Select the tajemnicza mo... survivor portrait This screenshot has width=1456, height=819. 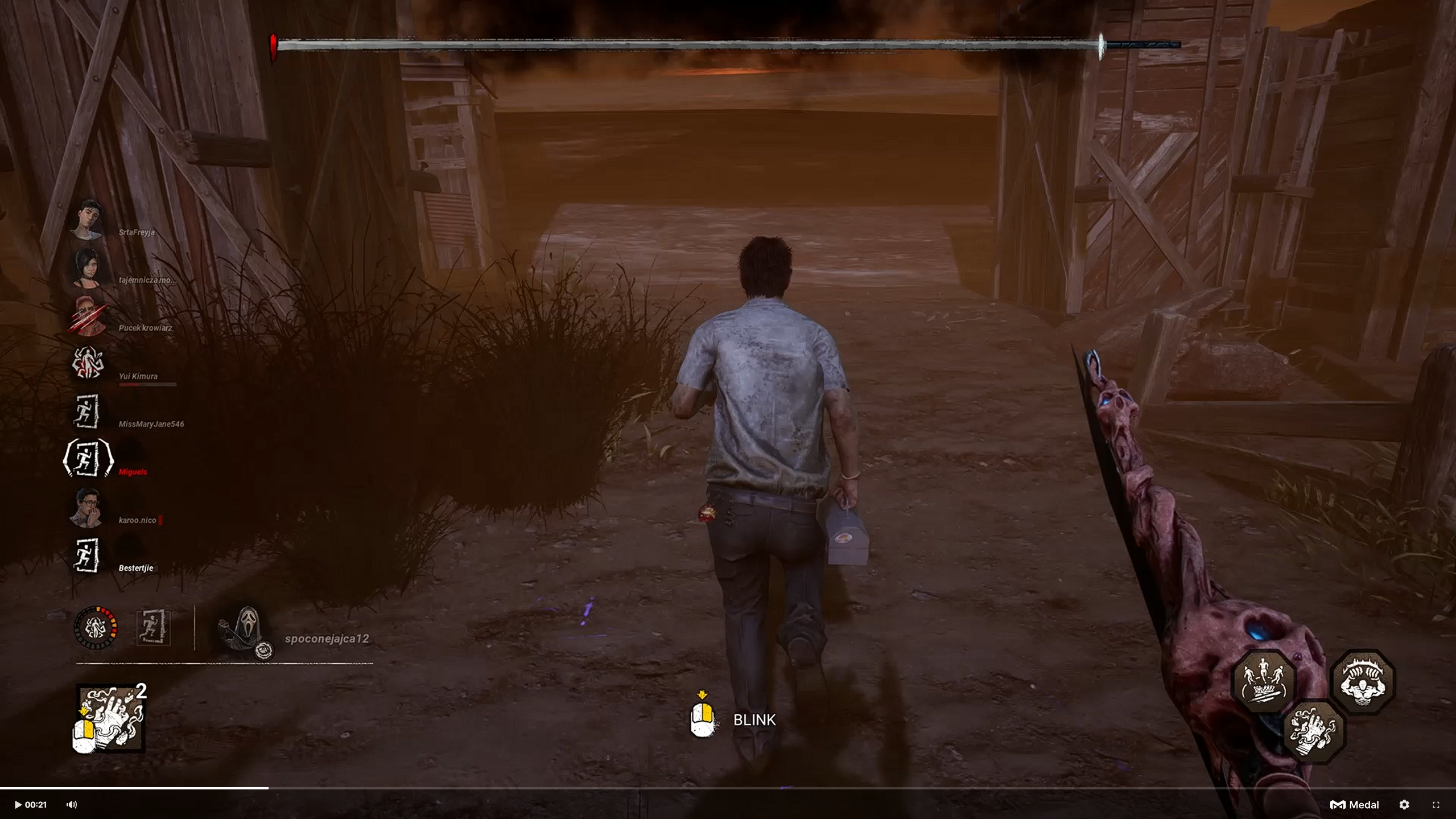click(87, 267)
